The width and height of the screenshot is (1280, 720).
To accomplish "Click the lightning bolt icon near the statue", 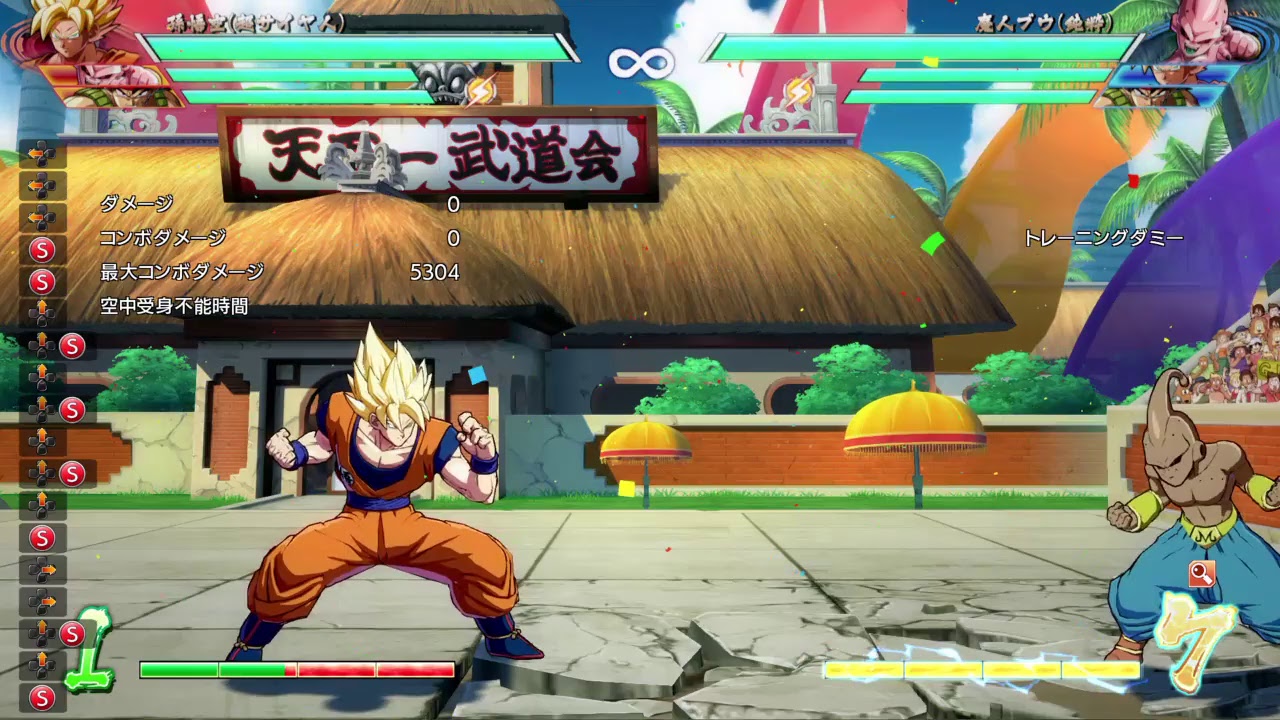I will (x=483, y=90).
